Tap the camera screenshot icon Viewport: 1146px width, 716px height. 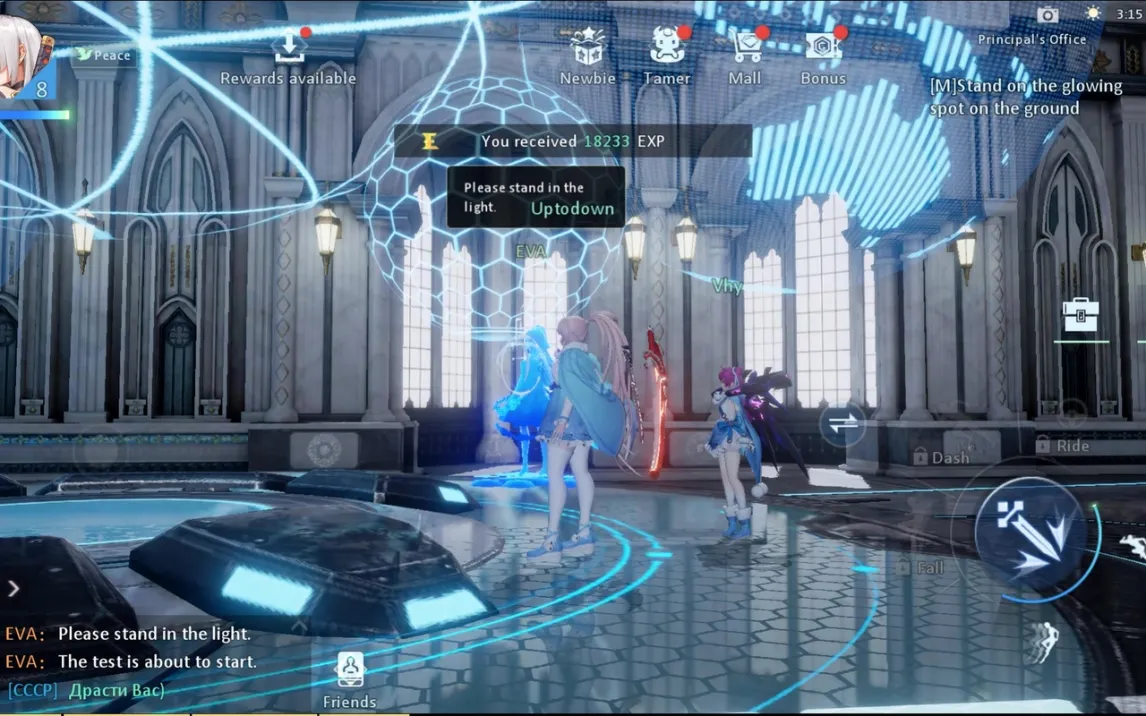click(1047, 14)
